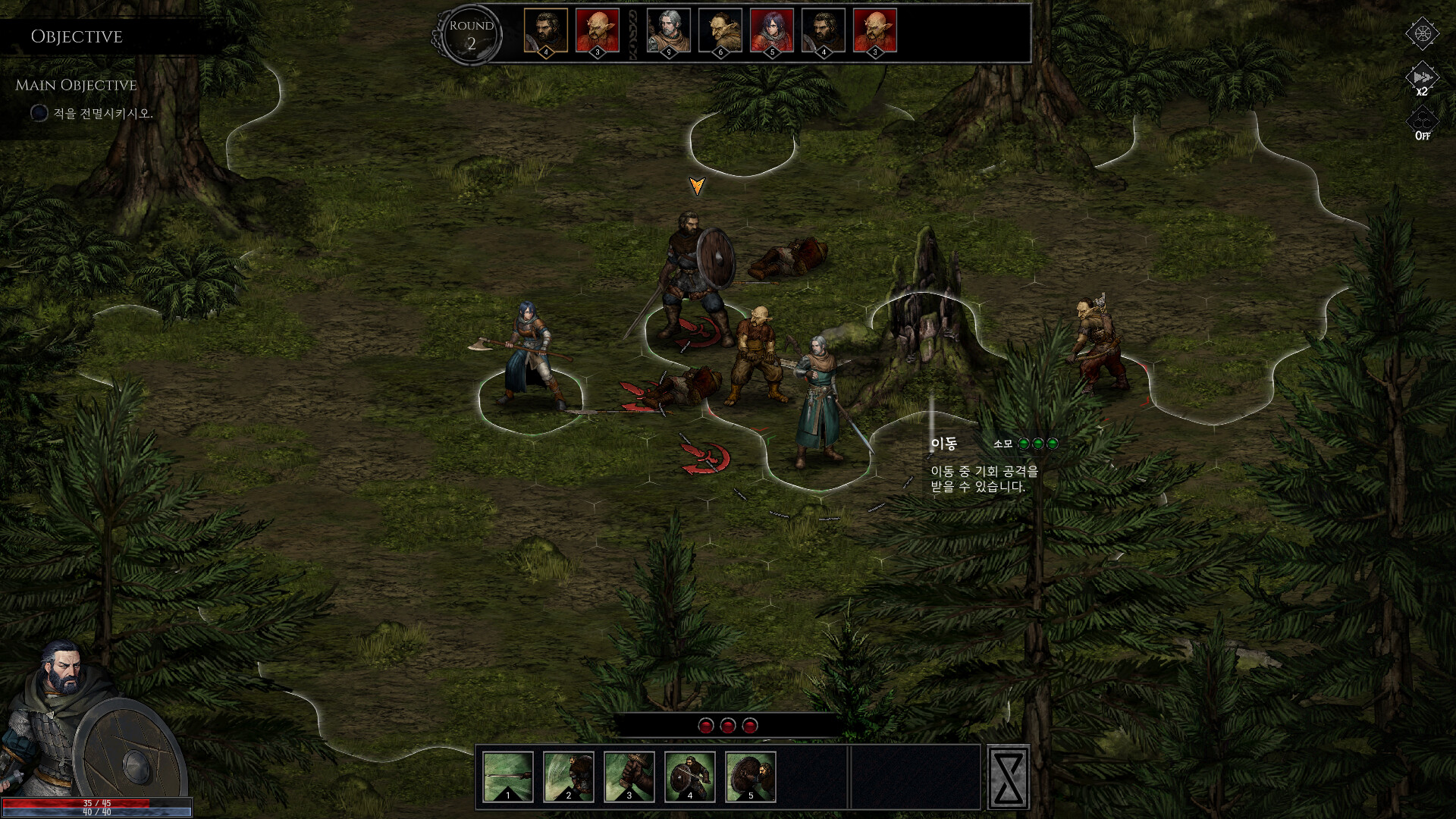Open the wheel menu icon at top right
Viewport: 1456px width, 819px height.
[1424, 33]
